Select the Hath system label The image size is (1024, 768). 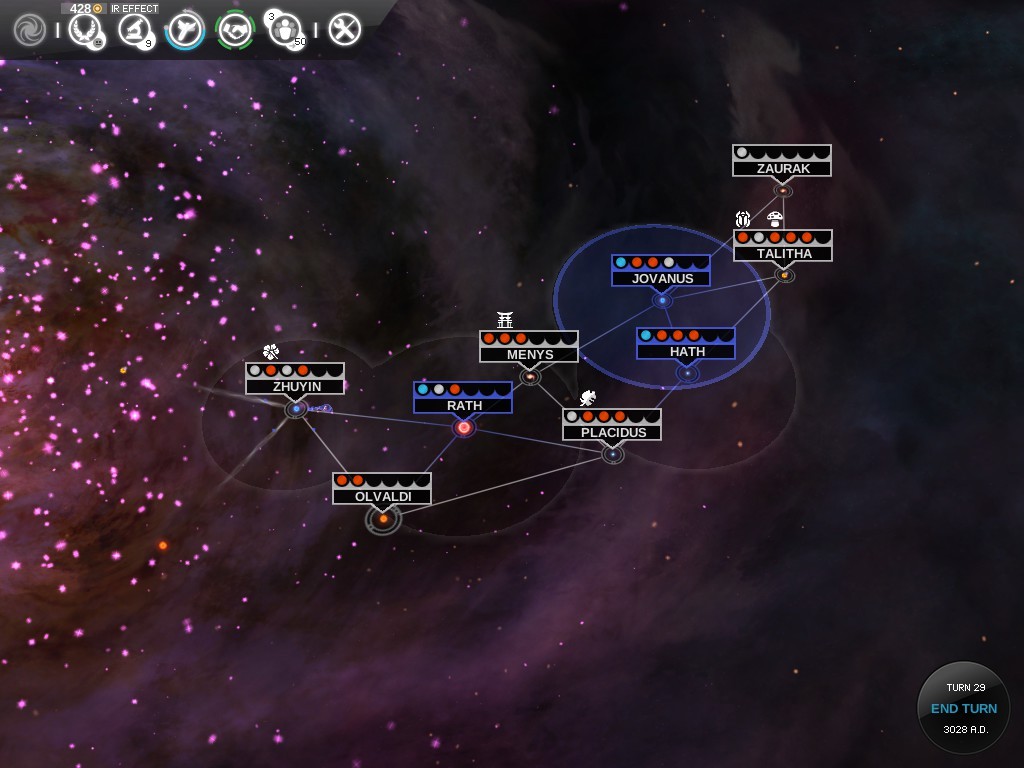pos(686,351)
